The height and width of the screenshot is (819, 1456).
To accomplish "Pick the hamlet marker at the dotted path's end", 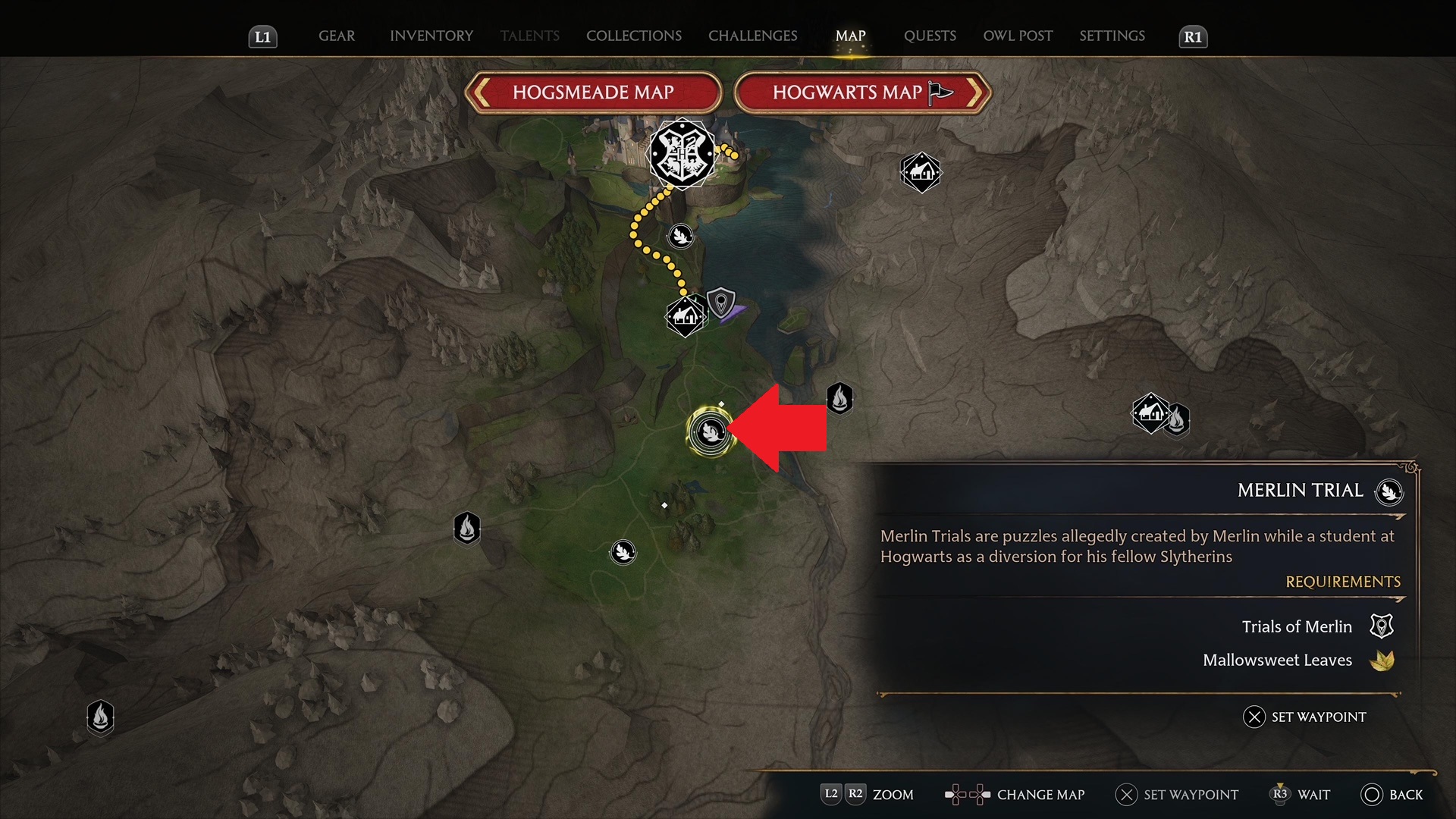I will click(685, 315).
